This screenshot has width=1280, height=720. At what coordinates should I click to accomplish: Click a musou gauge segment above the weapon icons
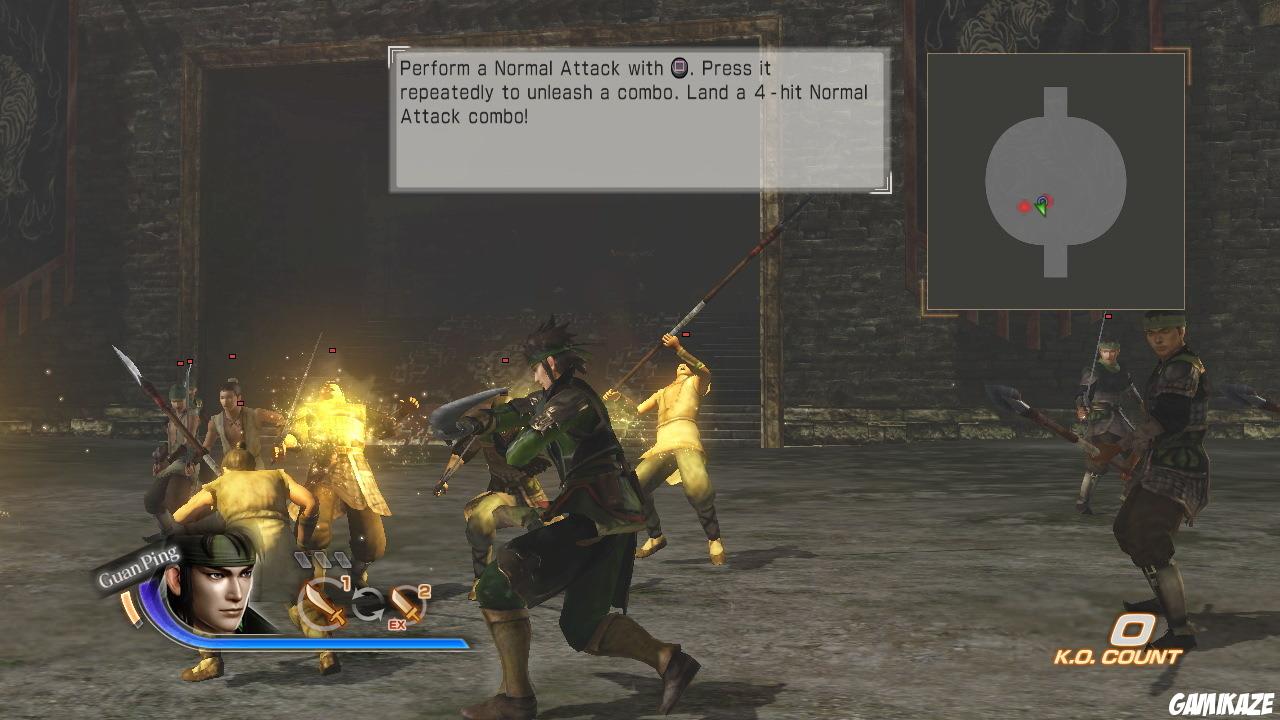pos(320,558)
